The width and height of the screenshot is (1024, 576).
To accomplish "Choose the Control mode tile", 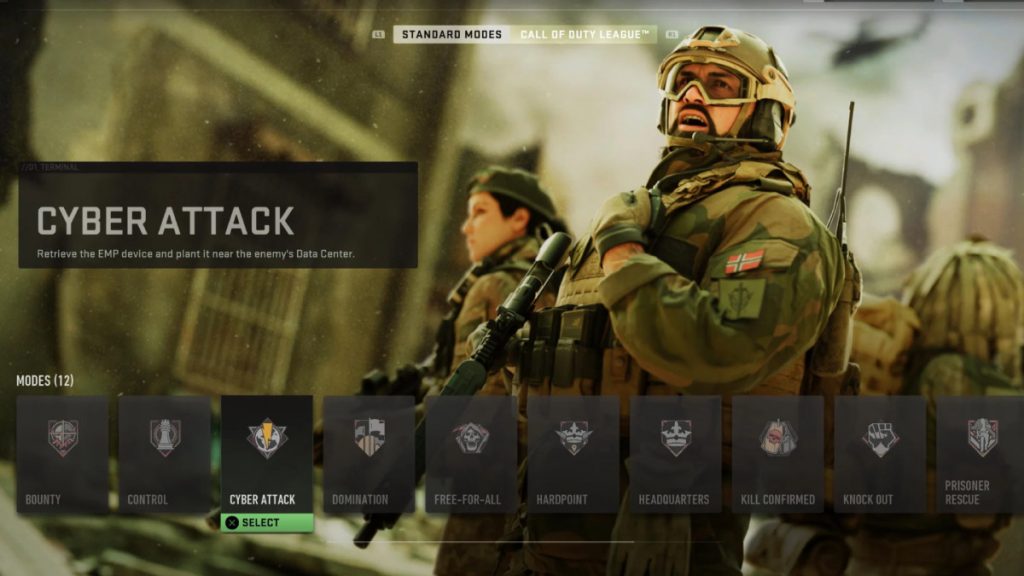I will coord(164,454).
